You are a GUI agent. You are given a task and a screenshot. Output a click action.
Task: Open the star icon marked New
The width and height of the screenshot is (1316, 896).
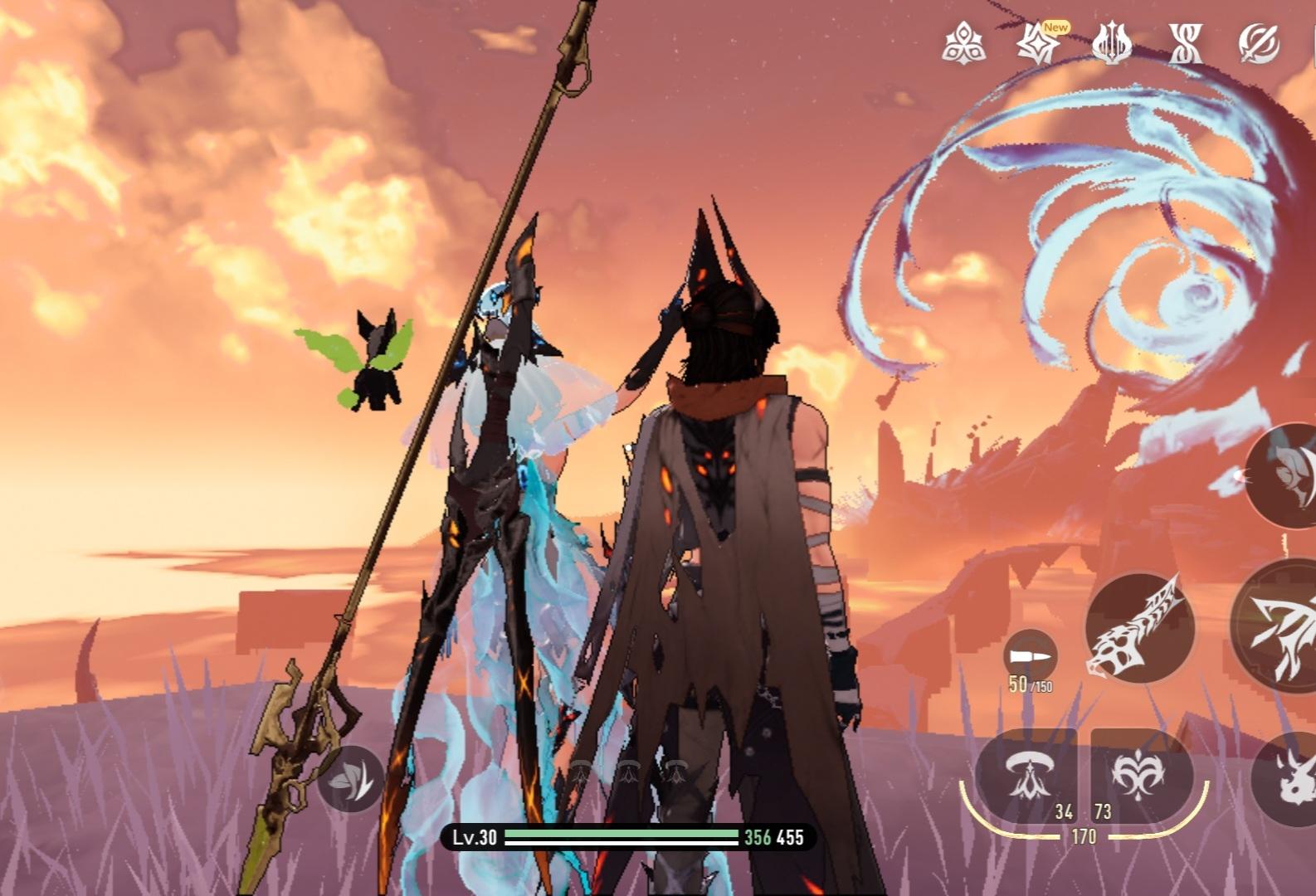[1038, 43]
